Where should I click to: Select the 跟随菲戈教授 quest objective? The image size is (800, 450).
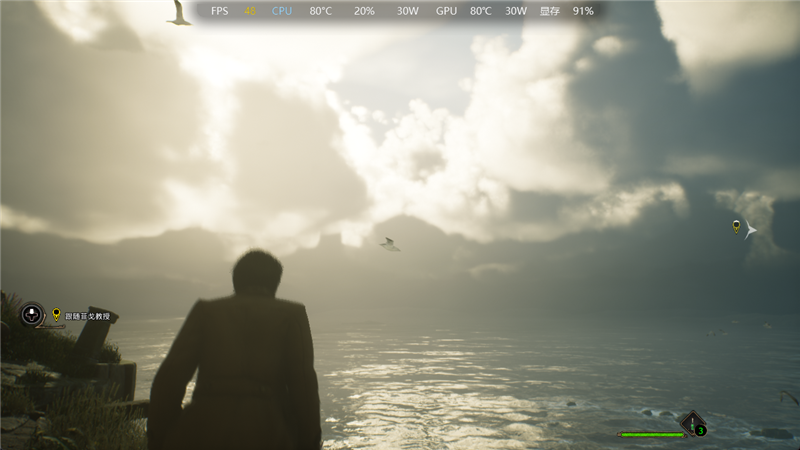87,315
